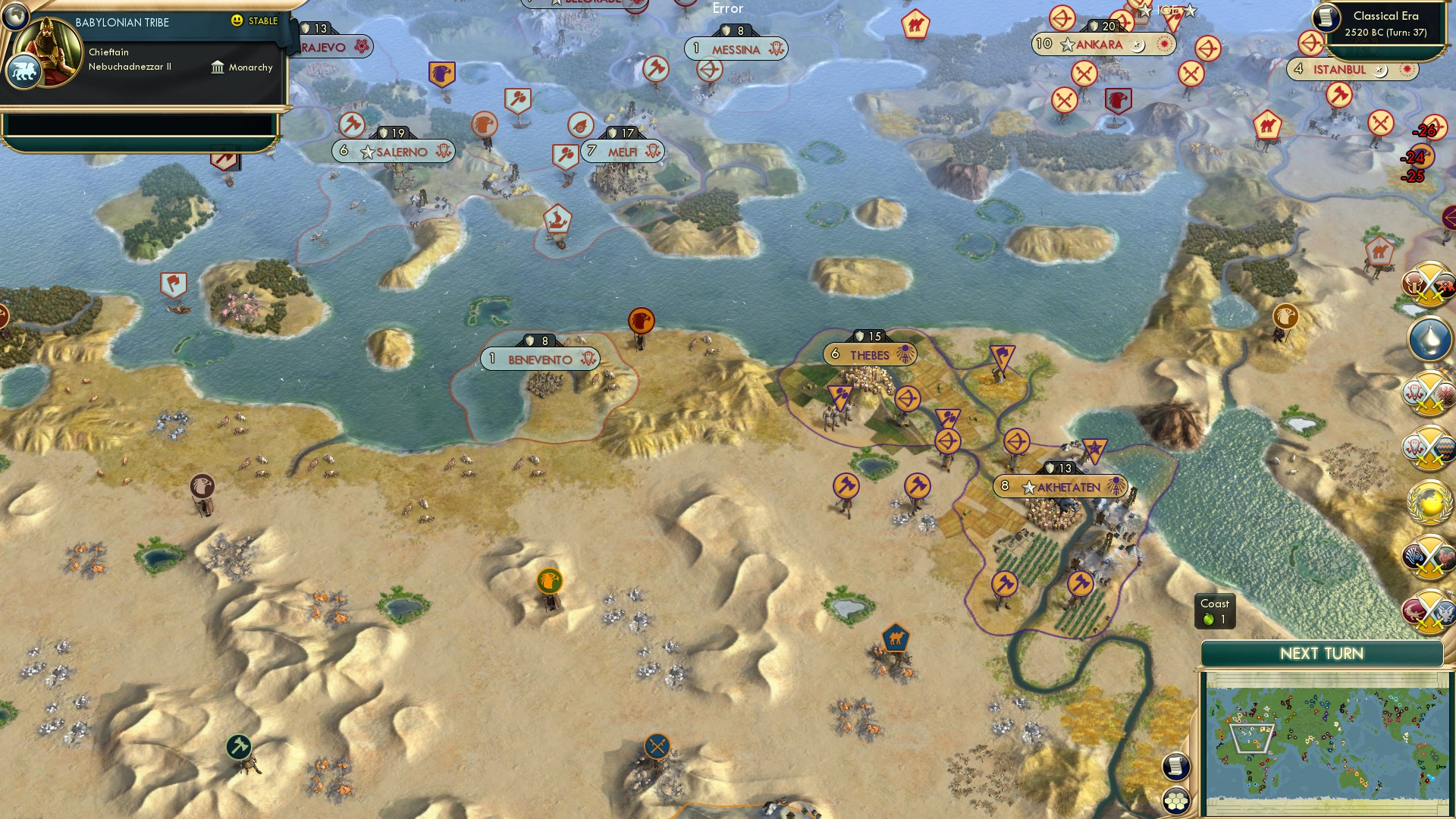Select the orange eagle unit flag near Benevento
Screen dimensions: 1456x819
(641, 321)
